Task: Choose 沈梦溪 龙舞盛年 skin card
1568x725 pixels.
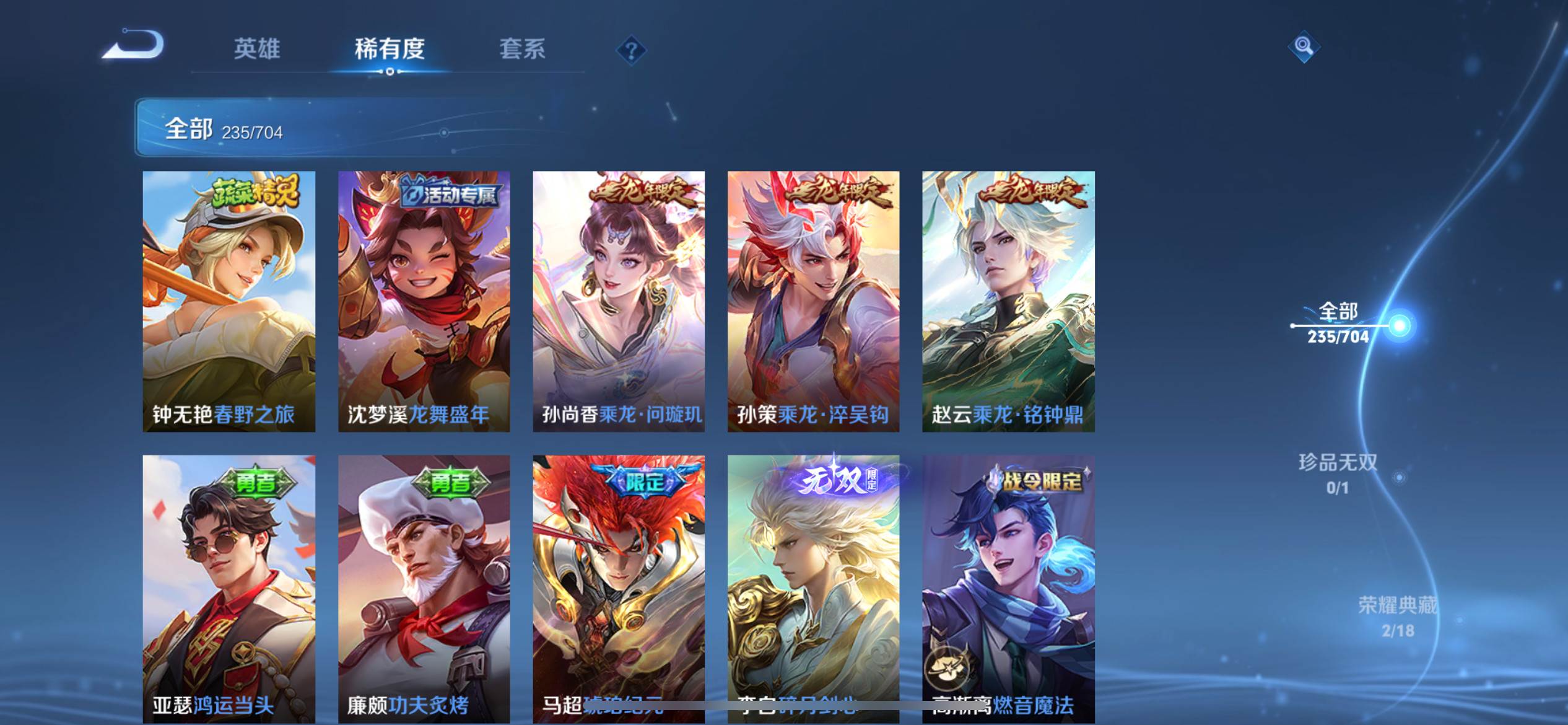Action: coord(424,301)
